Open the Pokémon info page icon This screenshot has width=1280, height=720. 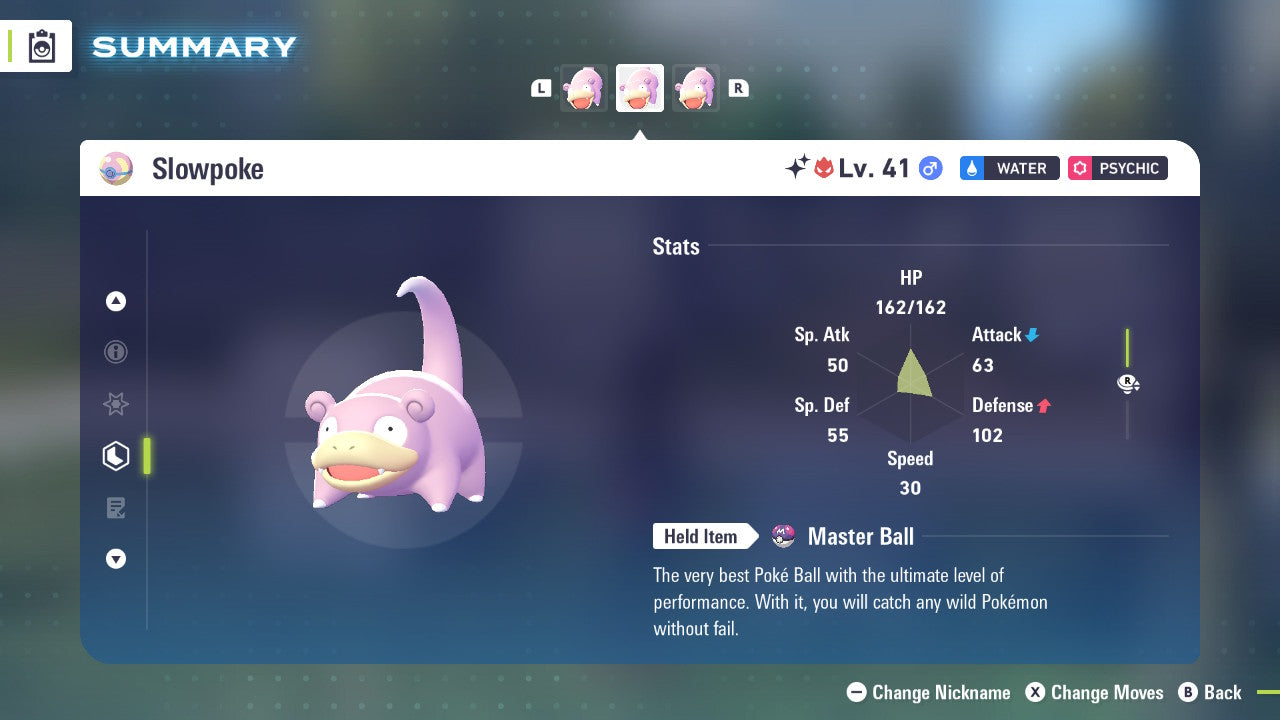tap(116, 352)
